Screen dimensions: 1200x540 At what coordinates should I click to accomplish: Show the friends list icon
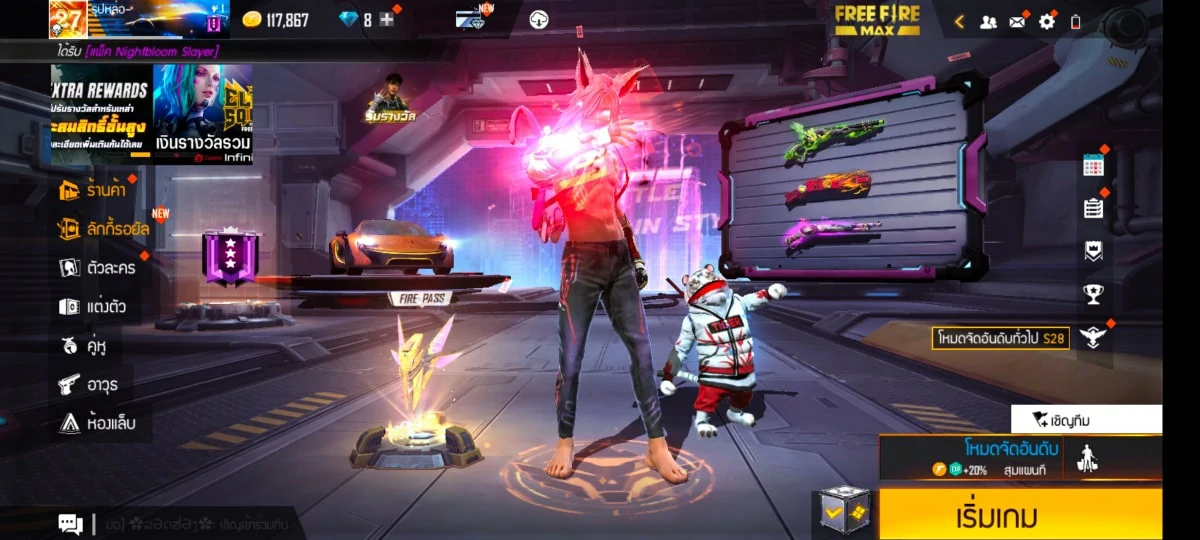[988, 21]
